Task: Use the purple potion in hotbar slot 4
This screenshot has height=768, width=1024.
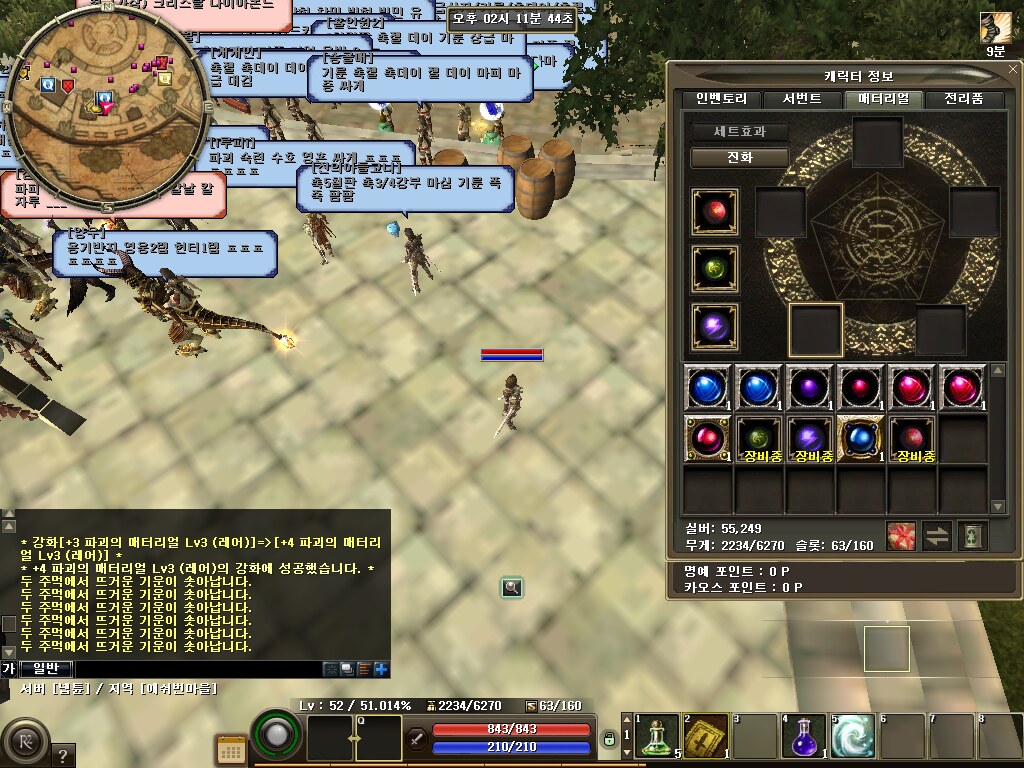Action: [805, 737]
